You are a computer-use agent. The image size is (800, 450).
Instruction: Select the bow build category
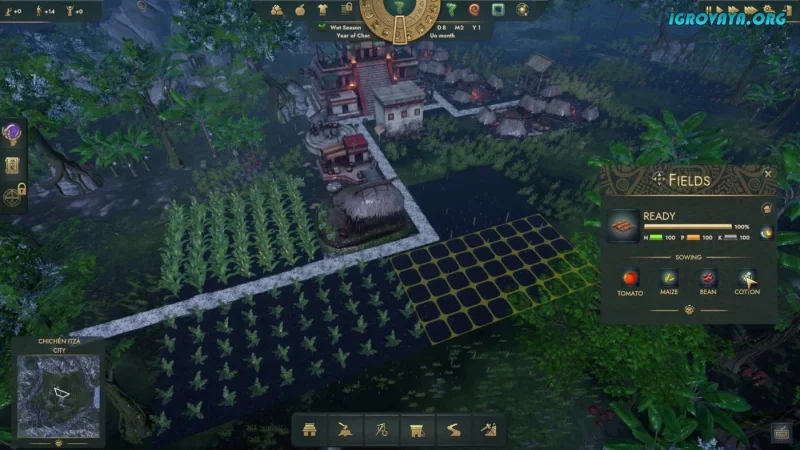tap(380, 430)
